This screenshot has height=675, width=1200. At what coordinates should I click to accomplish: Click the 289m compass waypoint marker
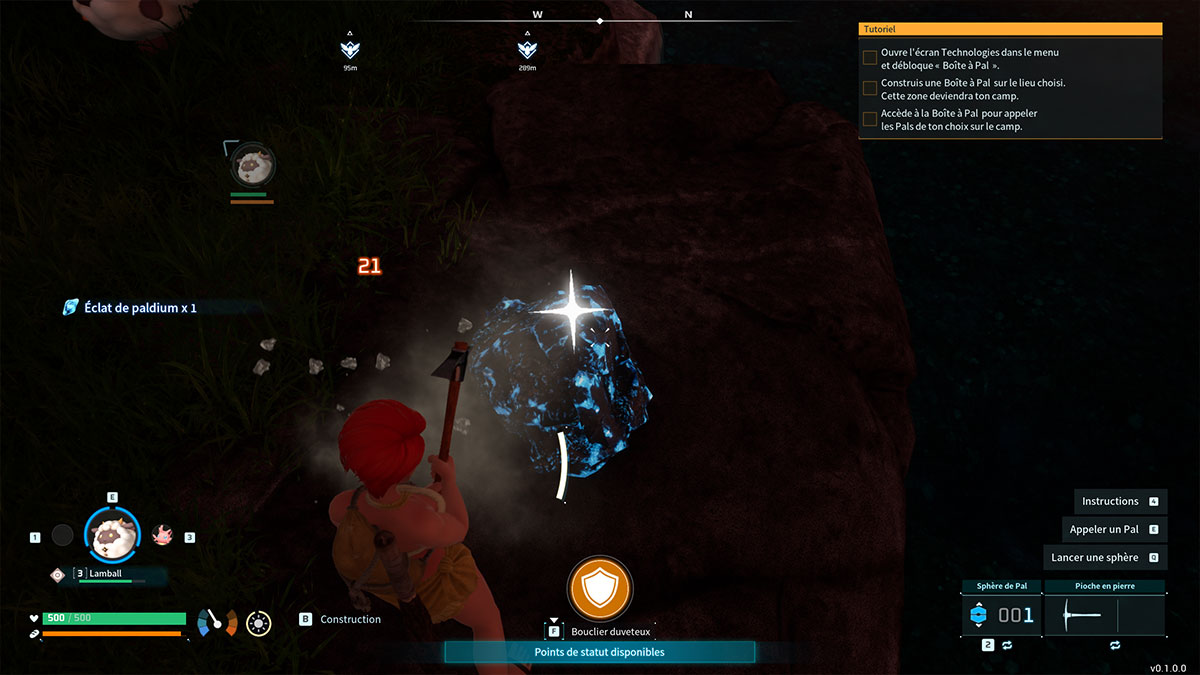[527, 49]
